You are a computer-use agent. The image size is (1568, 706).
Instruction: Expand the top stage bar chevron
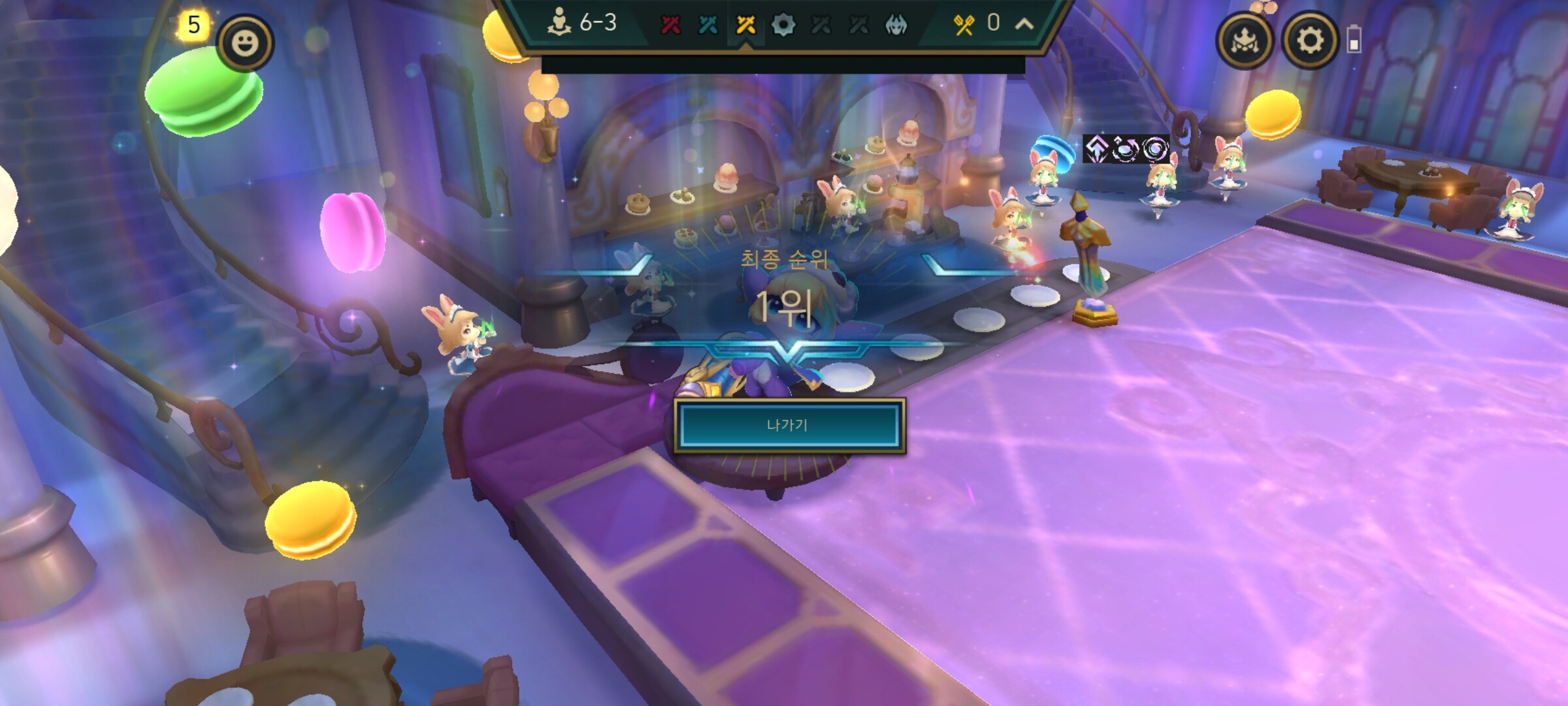pyautogui.click(x=1024, y=24)
